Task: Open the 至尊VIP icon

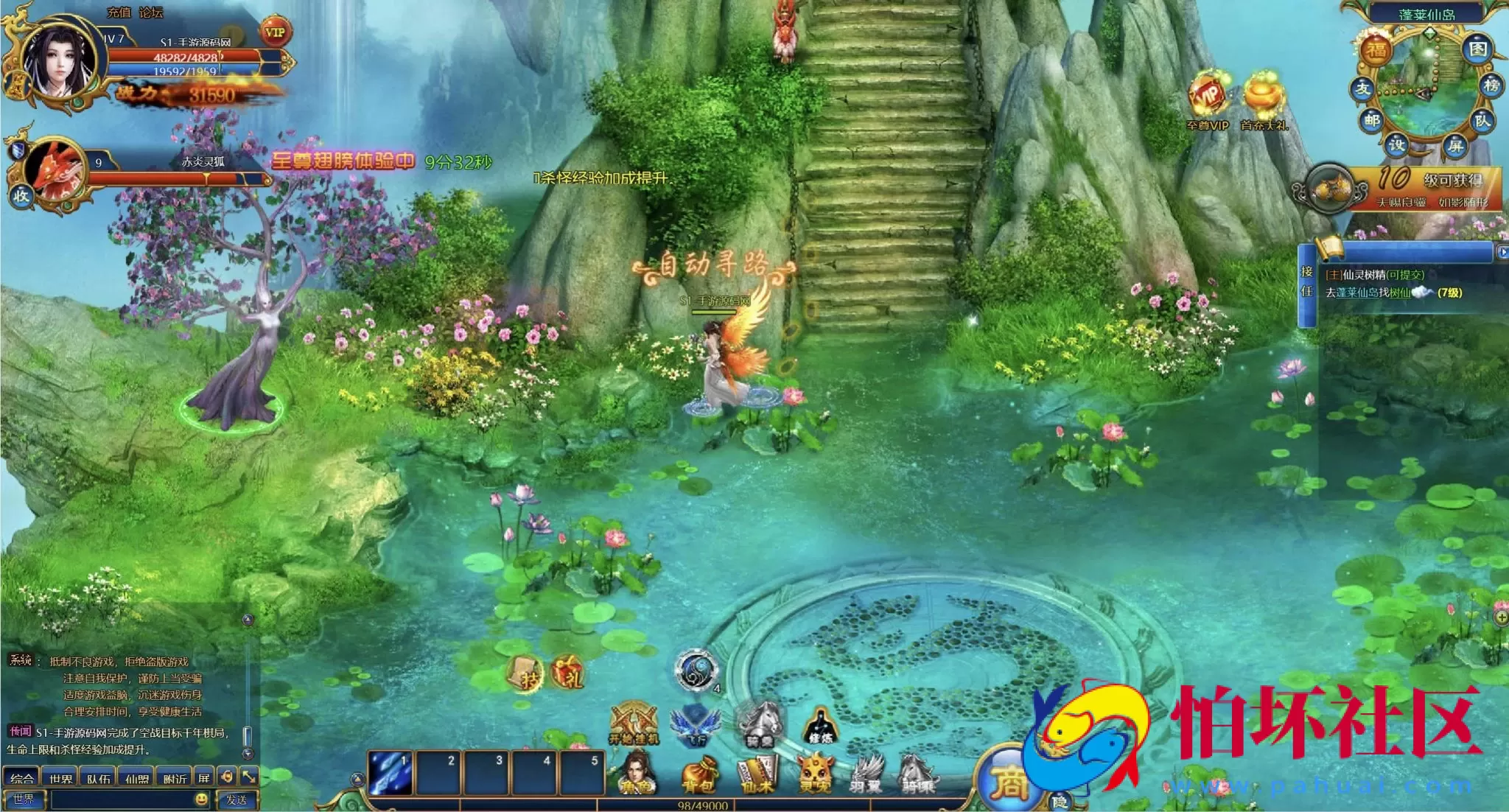Action: pos(1207,99)
